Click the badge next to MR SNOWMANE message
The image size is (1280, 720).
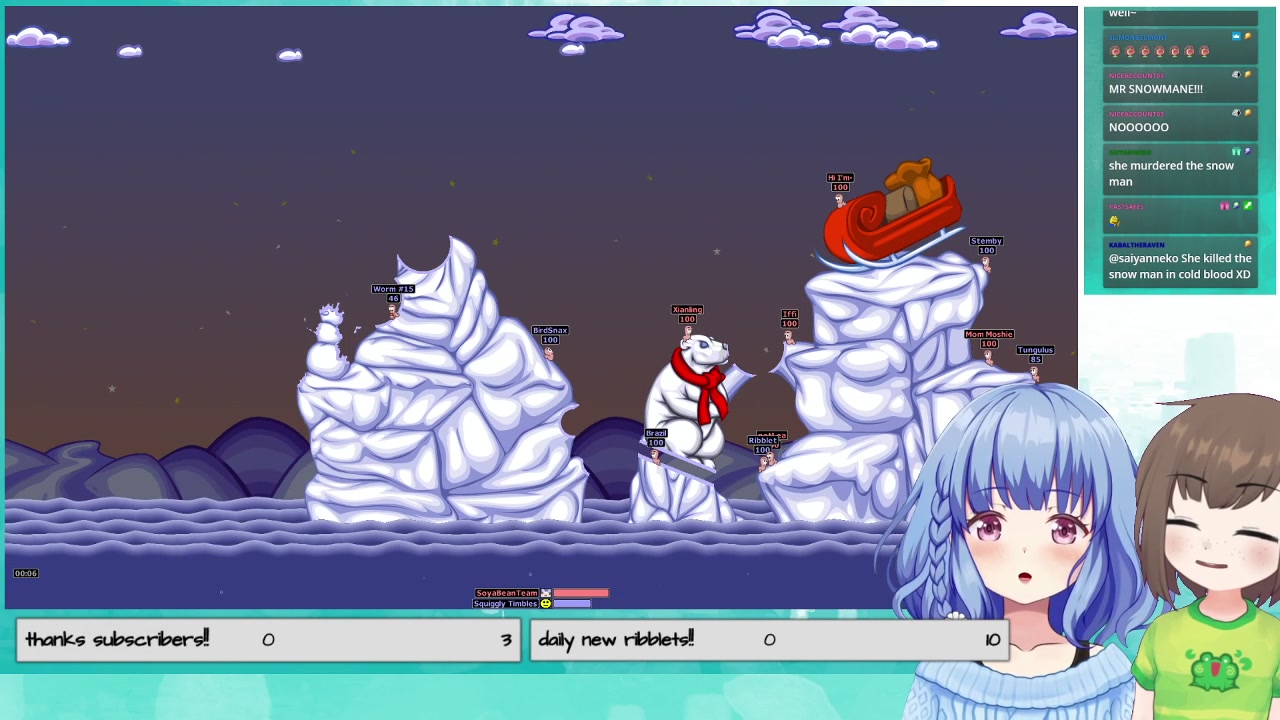pyautogui.click(x=1234, y=74)
